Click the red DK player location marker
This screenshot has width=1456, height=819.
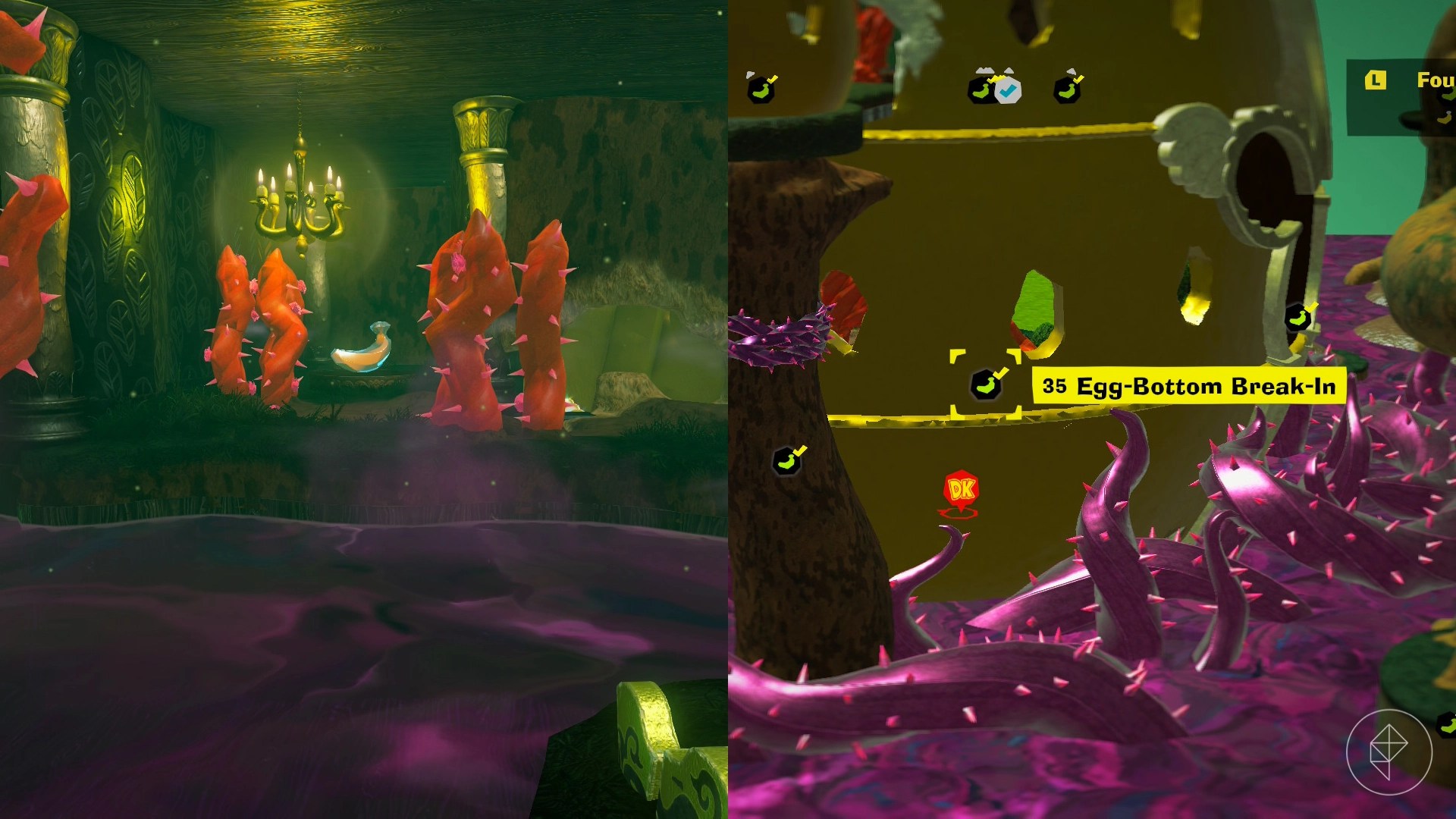961,491
